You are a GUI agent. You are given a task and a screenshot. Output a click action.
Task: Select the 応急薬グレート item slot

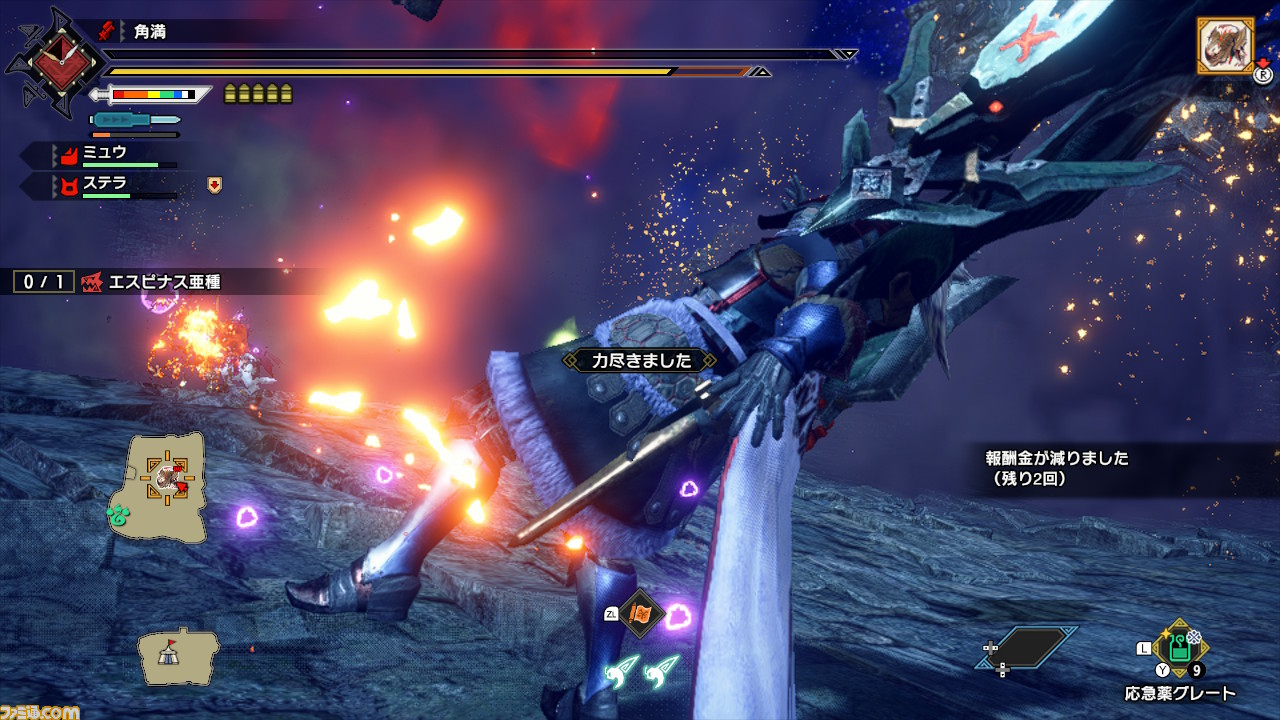coord(1180,649)
